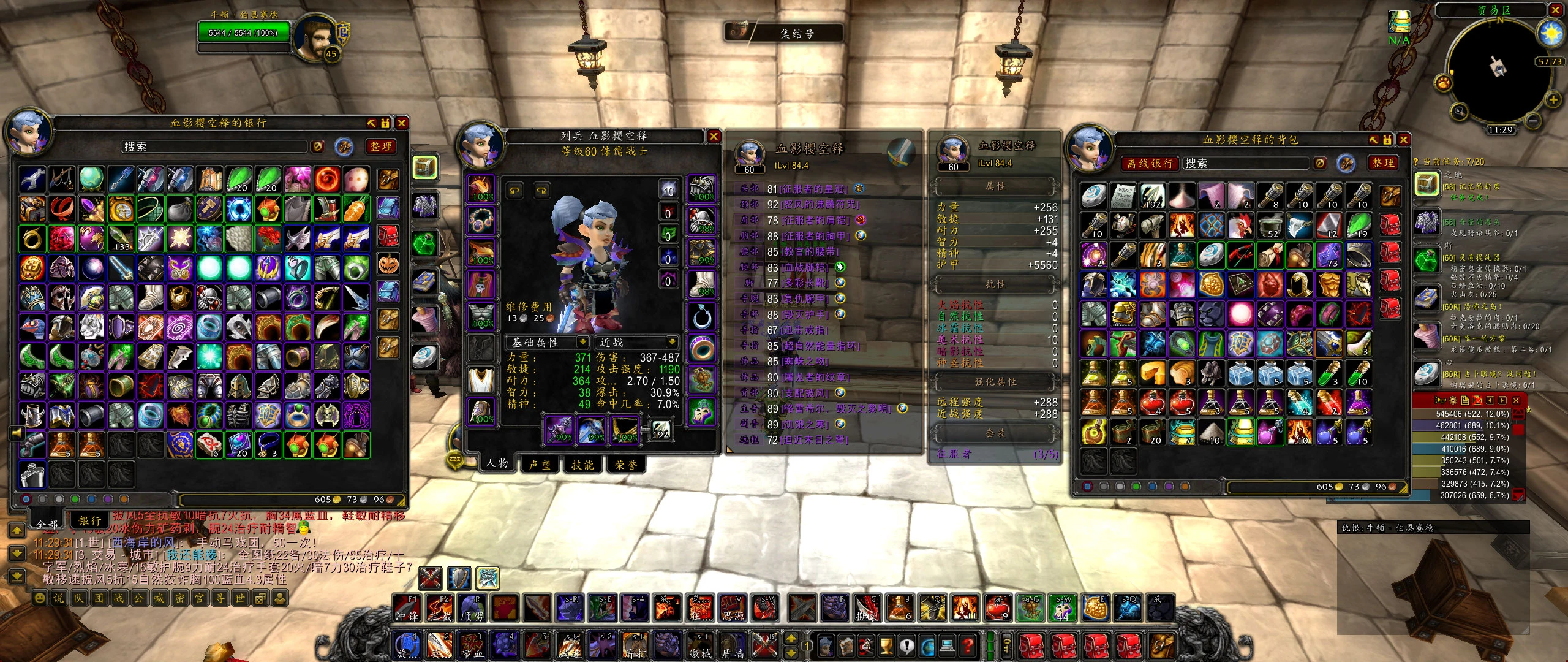Switch to the 声望 reputation tab

pyautogui.click(x=539, y=465)
